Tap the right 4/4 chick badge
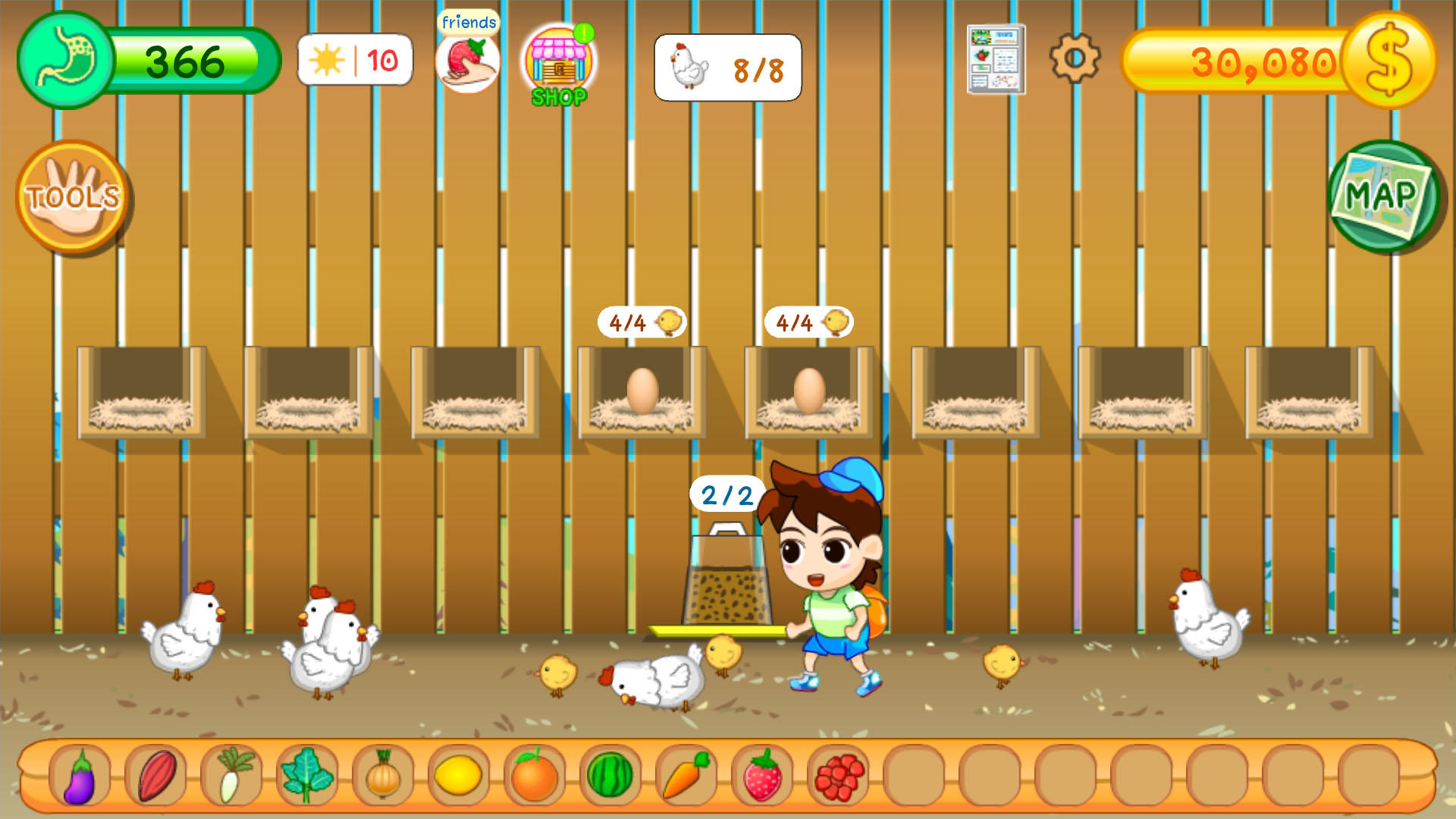1456x819 pixels. click(806, 322)
